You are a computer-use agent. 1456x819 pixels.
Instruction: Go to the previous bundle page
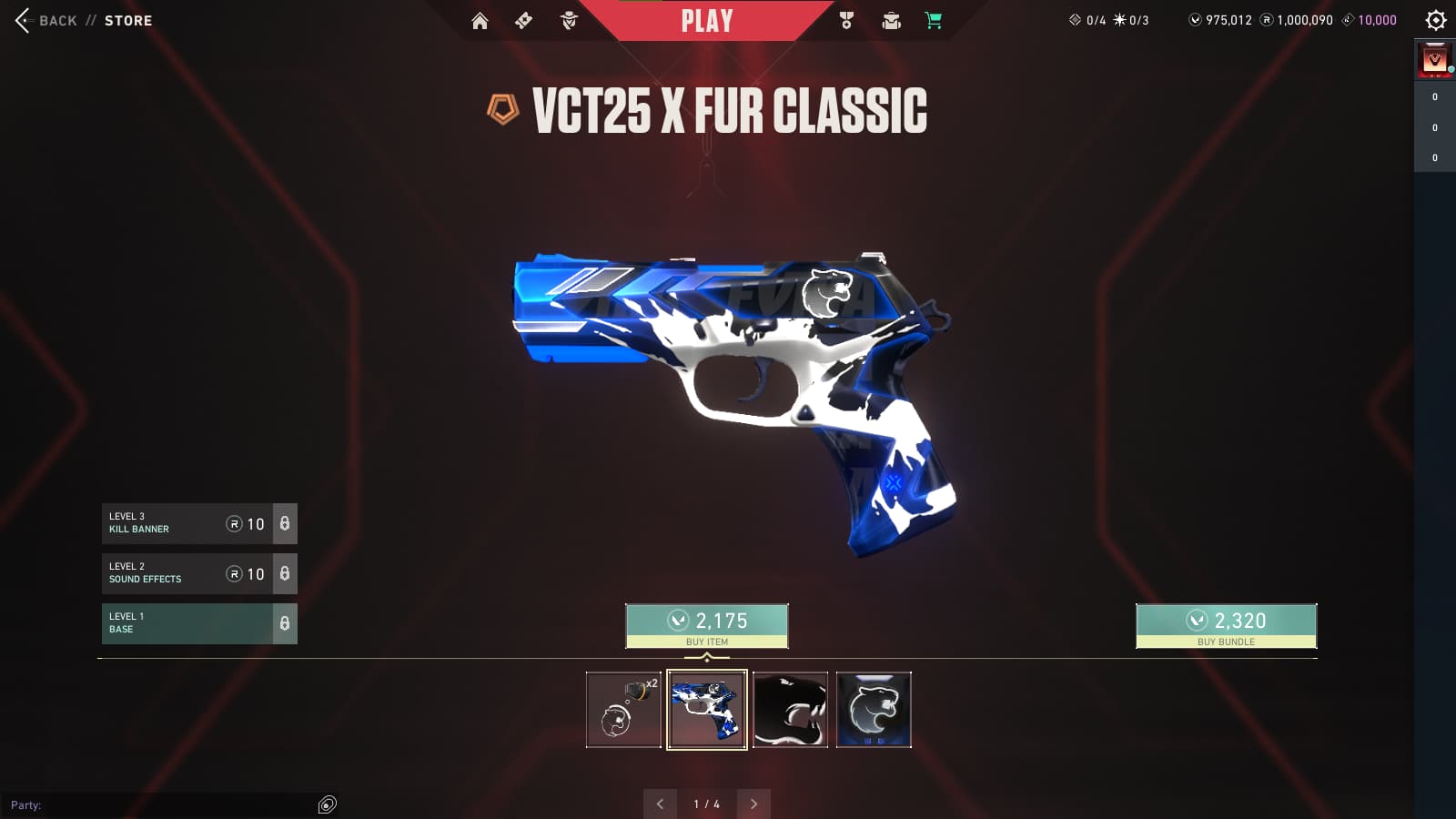pos(660,804)
